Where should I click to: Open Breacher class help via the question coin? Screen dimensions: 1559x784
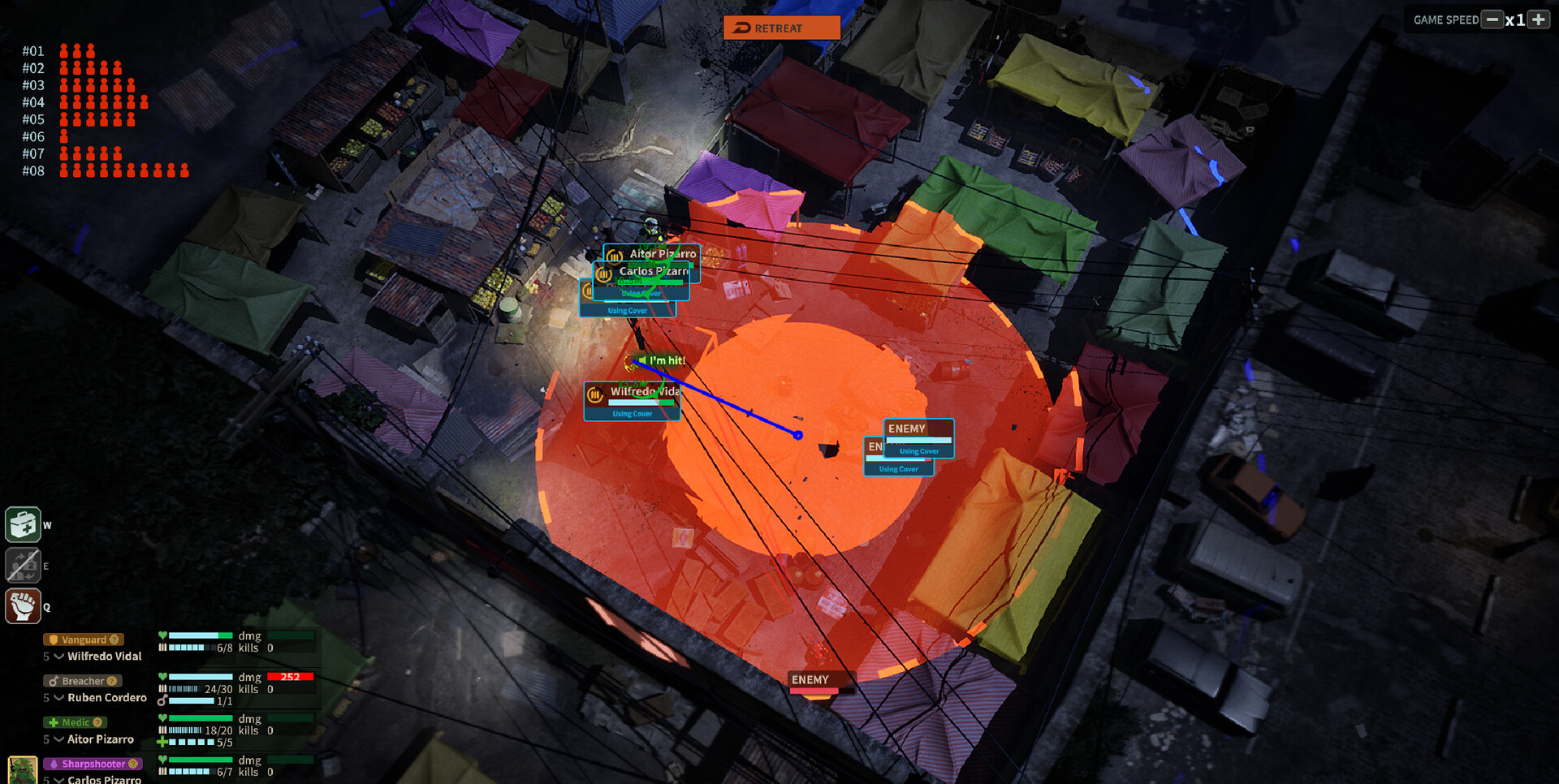tap(110, 681)
